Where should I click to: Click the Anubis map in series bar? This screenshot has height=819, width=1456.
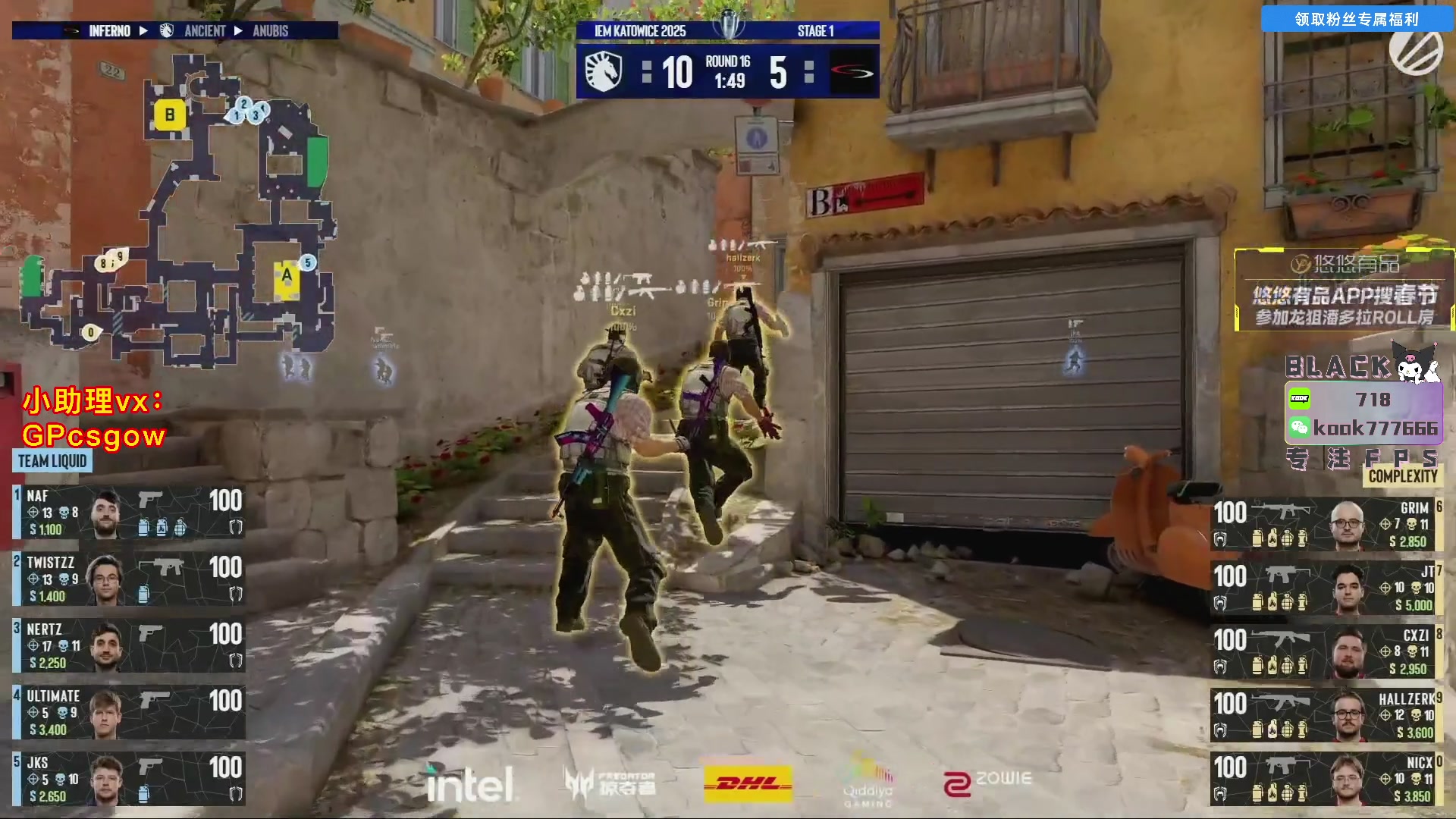(270, 31)
